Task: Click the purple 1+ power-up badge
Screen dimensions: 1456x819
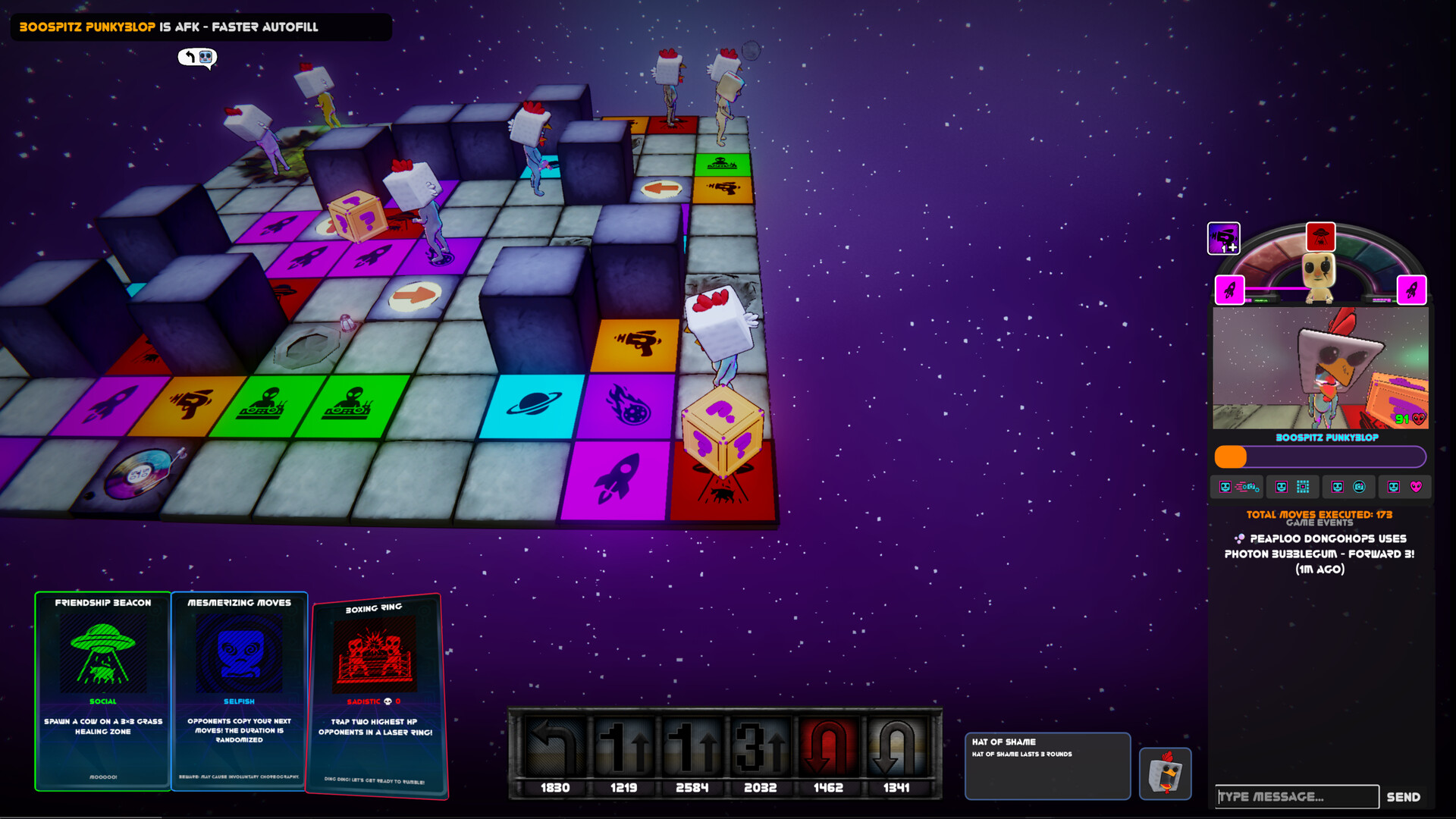Action: click(1223, 239)
